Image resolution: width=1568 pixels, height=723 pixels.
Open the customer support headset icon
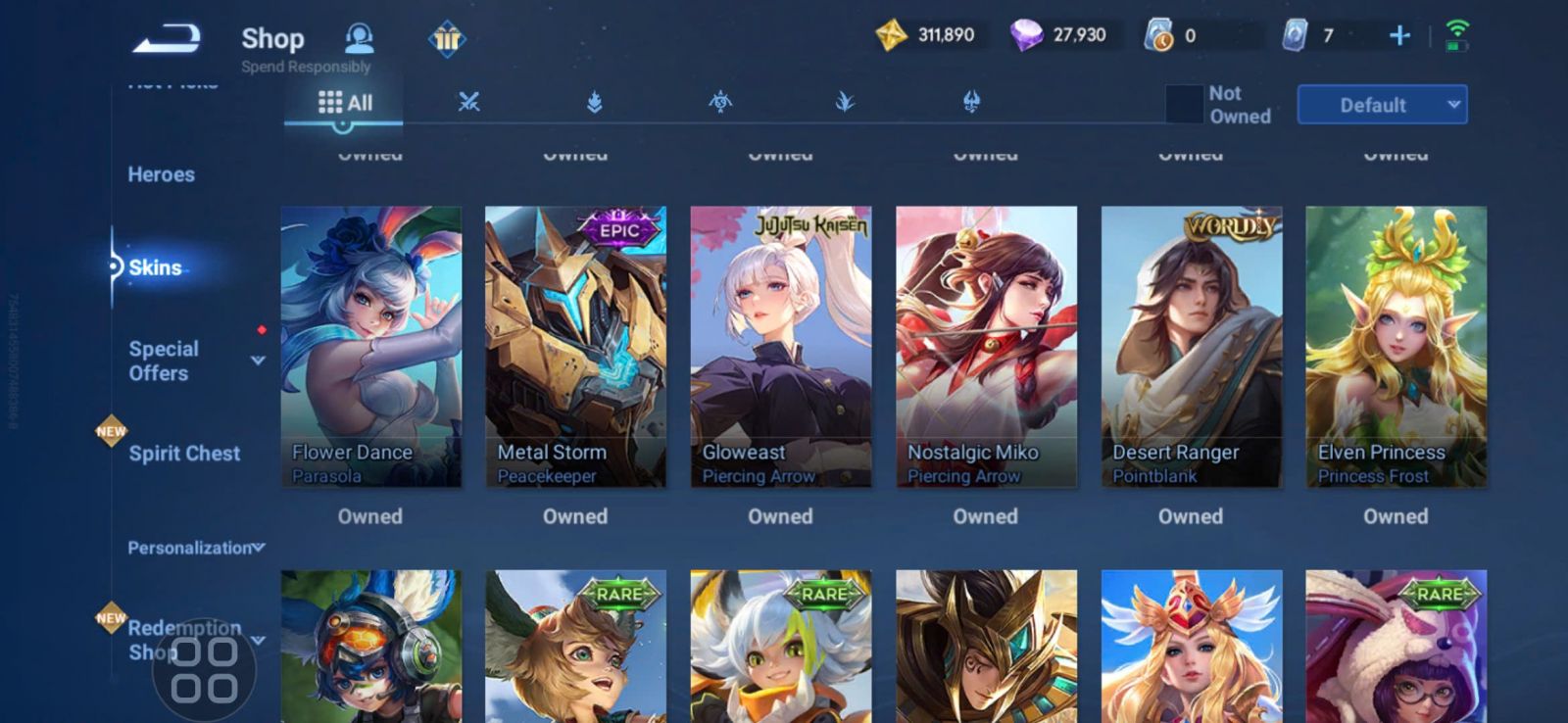point(360,39)
